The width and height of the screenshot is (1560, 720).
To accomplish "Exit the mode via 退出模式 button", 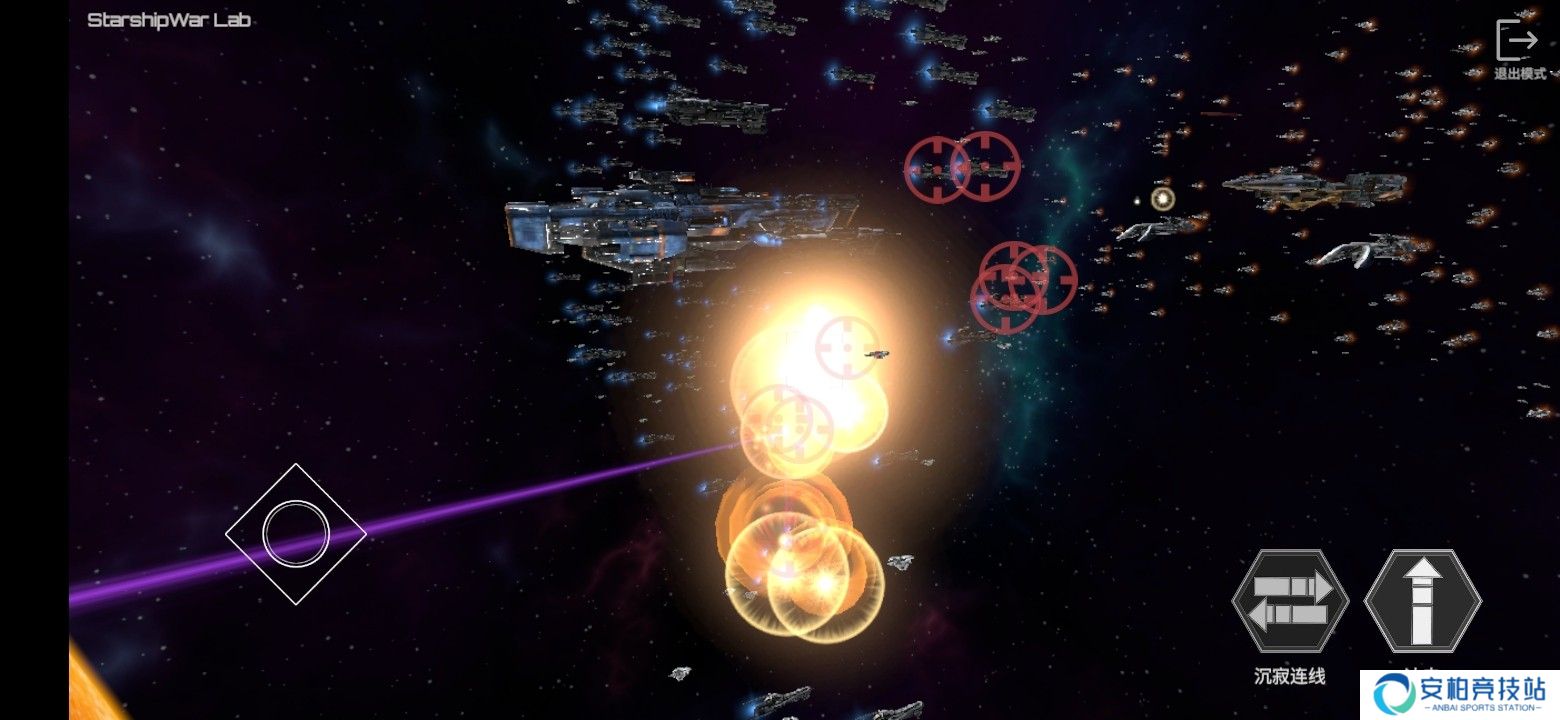I will [1517, 47].
